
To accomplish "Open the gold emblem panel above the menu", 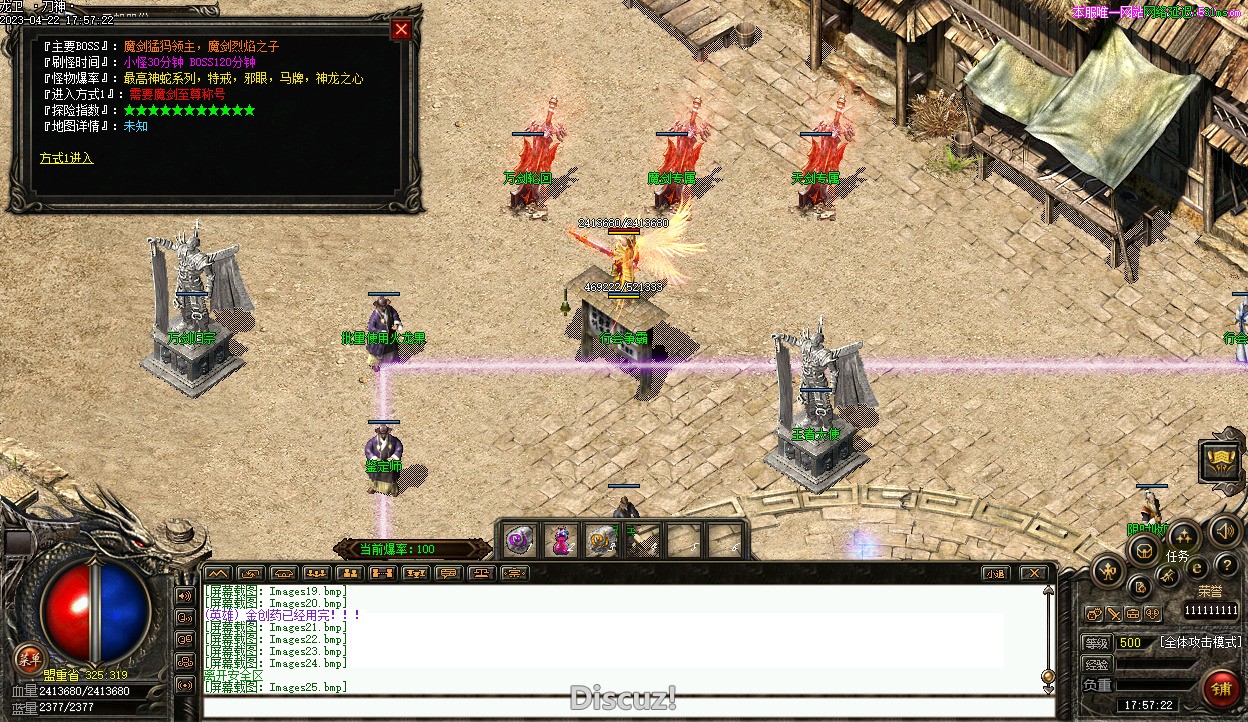I will click(x=1221, y=461).
